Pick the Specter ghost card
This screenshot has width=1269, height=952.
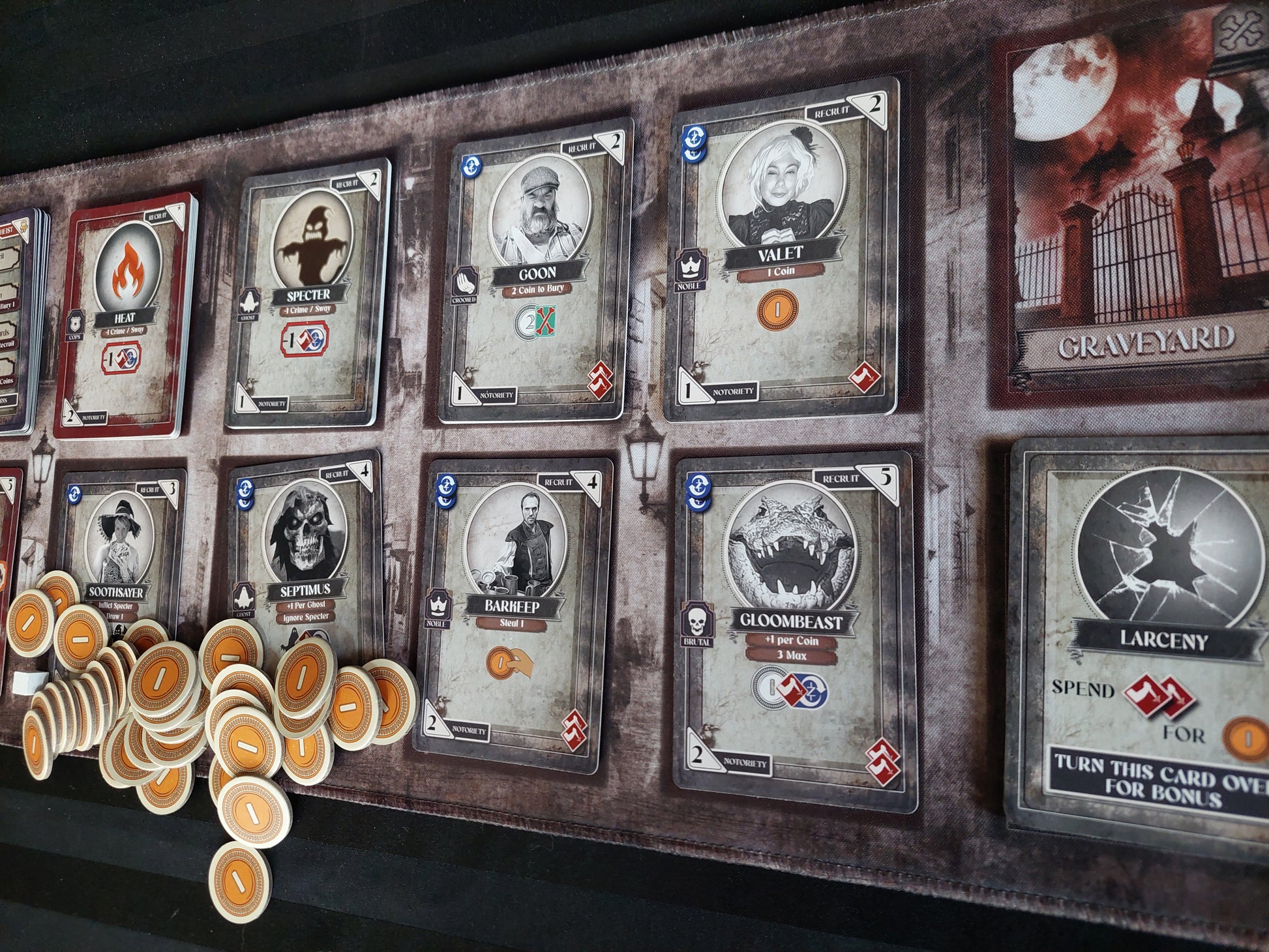[306, 293]
